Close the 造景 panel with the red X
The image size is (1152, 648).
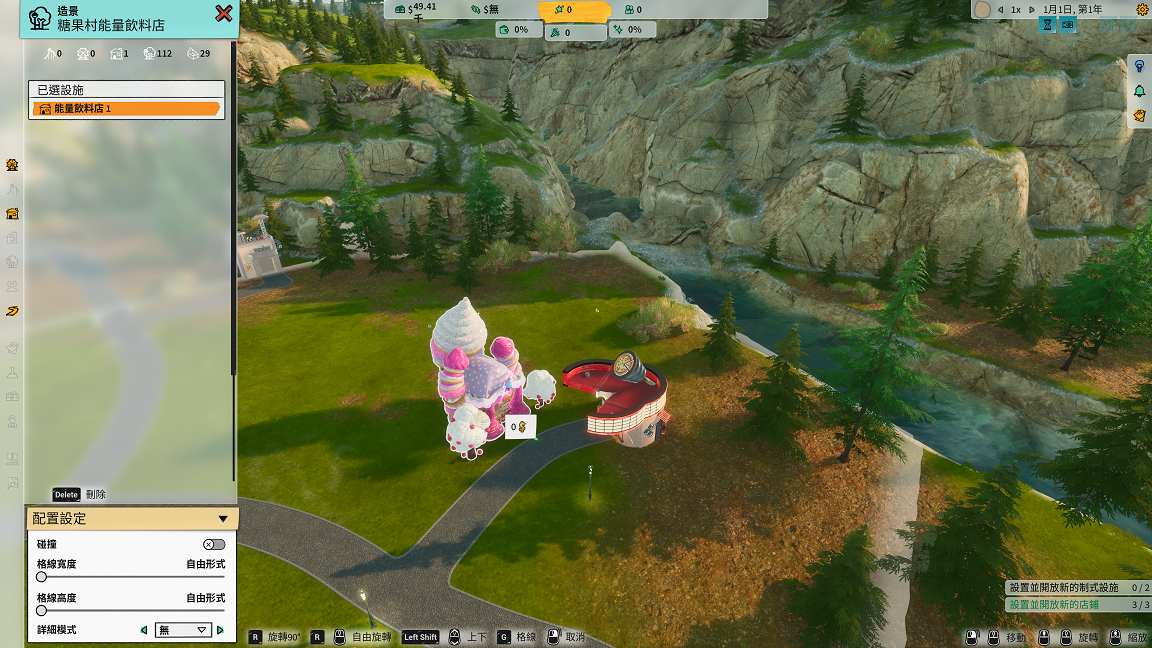224,13
